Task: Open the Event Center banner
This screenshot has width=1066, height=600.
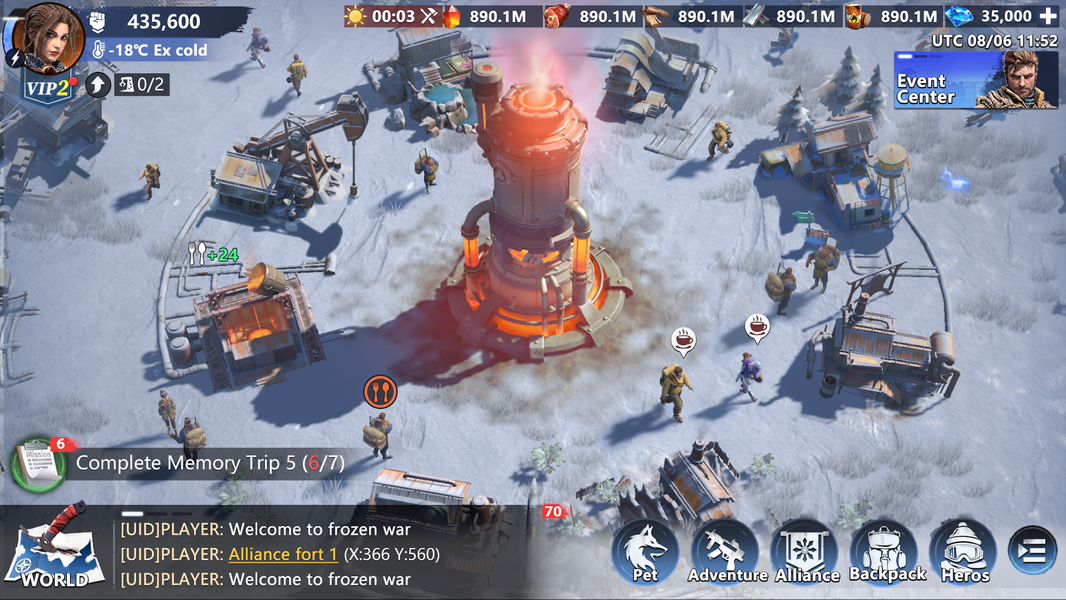Action: tap(975, 80)
